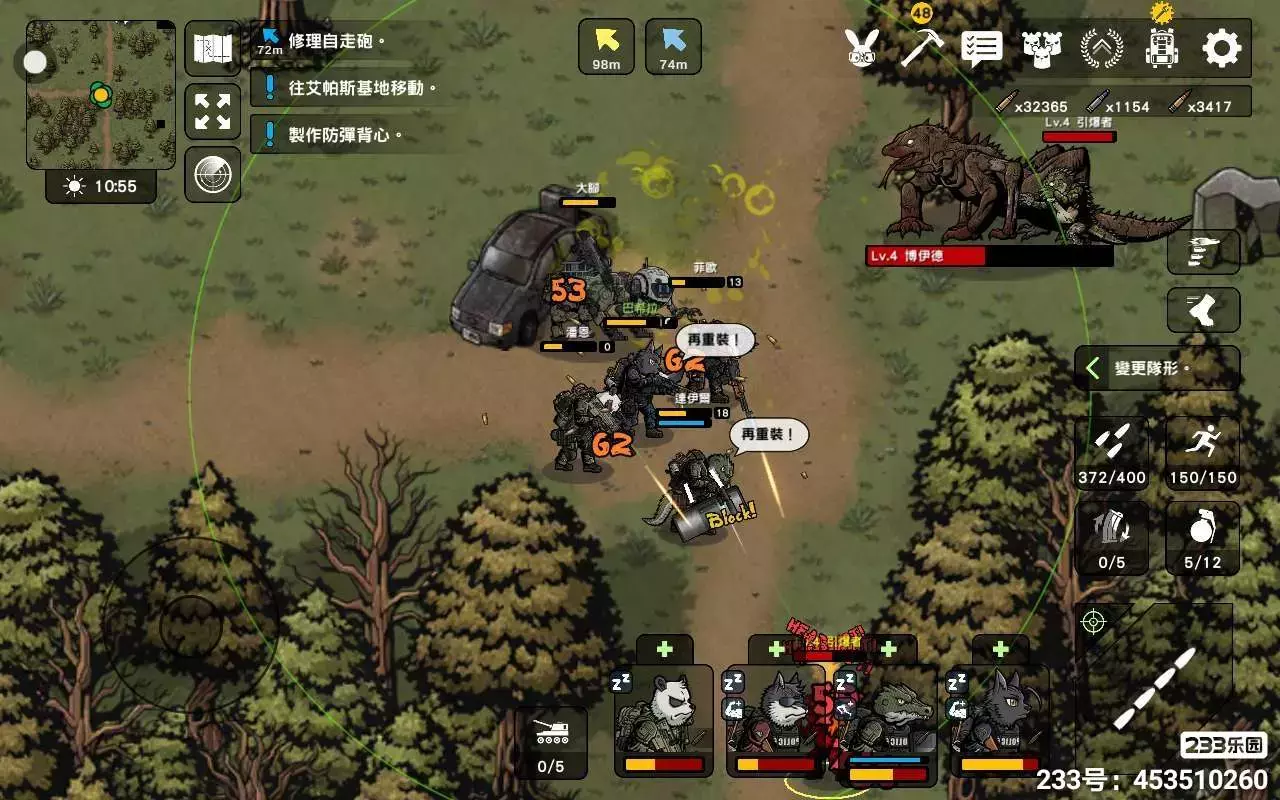The image size is (1280, 800).
Task: Select the 往艾帕斯基地移動 quest objective
Action: point(361,88)
